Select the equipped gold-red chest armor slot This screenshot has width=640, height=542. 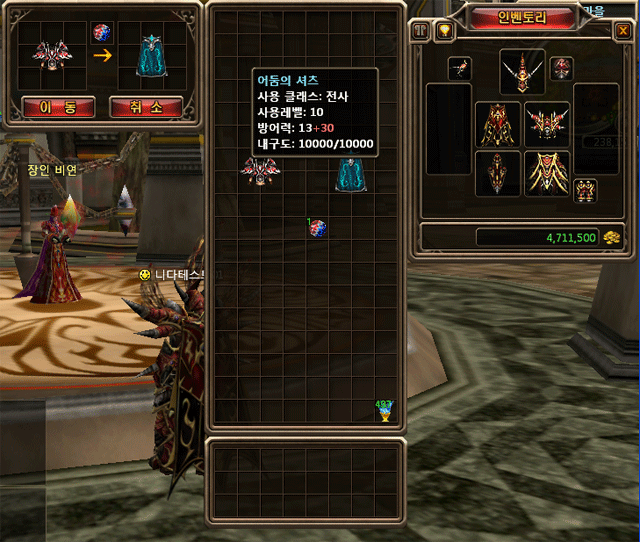pyautogui.click(x=497, y=123)
